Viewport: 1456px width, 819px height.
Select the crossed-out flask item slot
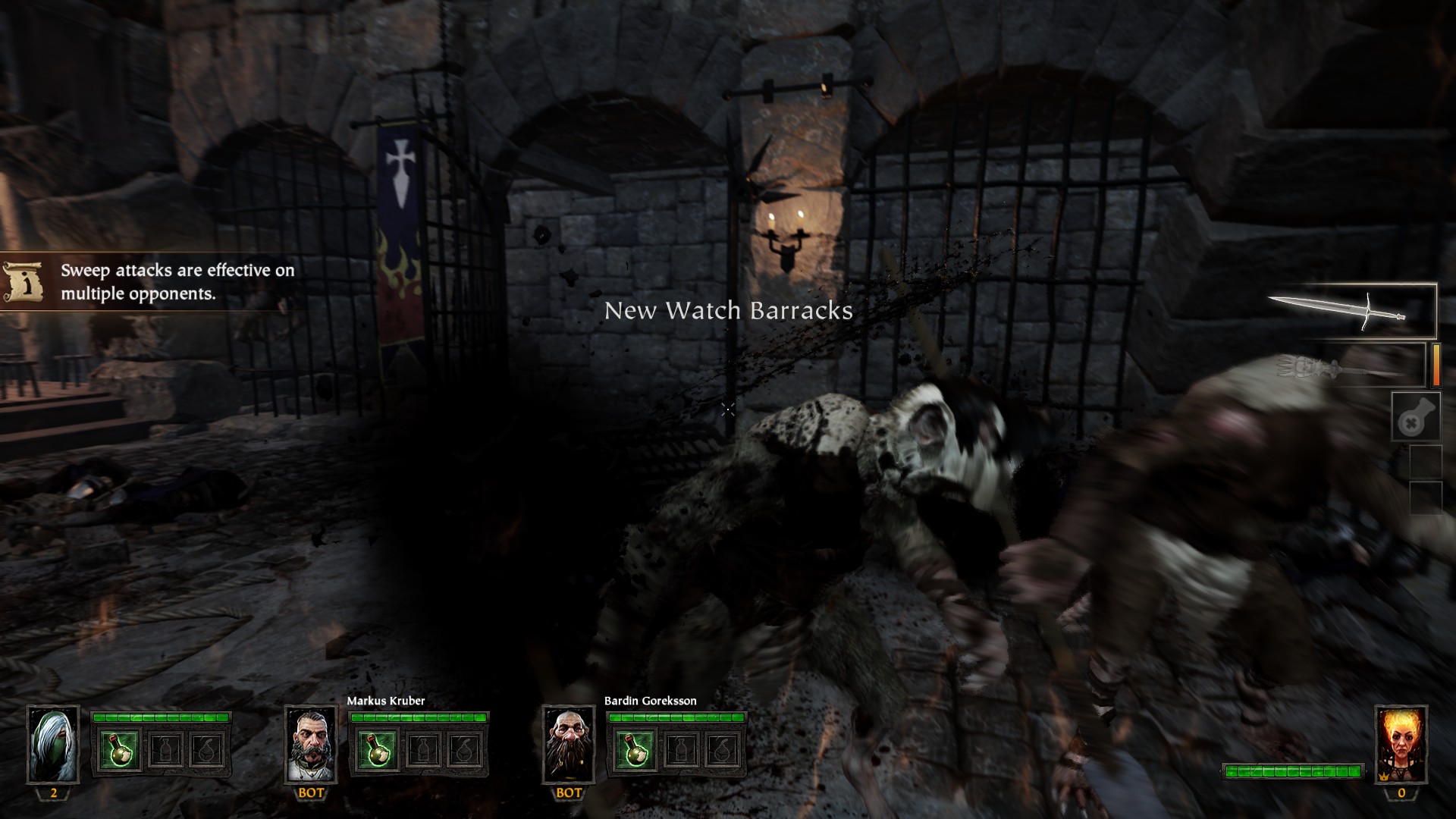pyautogui.click(x=1416, y=416)
